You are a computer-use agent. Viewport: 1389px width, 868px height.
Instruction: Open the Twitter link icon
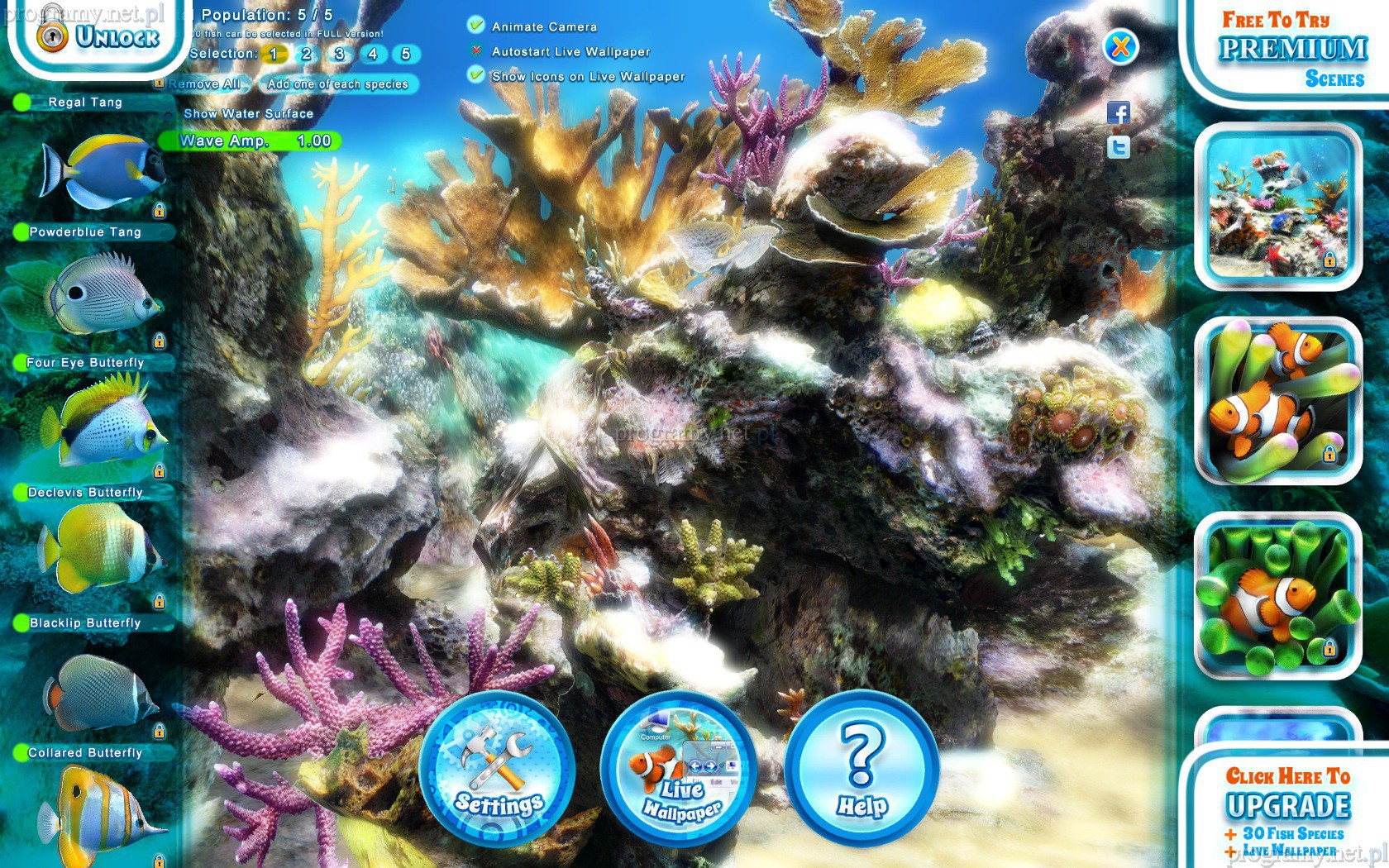click(1119, 147)
